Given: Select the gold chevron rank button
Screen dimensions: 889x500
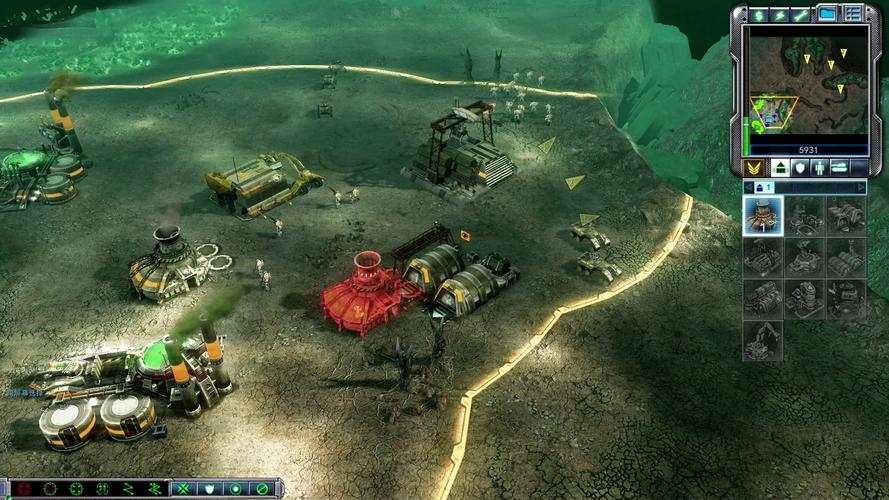Looking at the screenshot, I should (755, 167).
